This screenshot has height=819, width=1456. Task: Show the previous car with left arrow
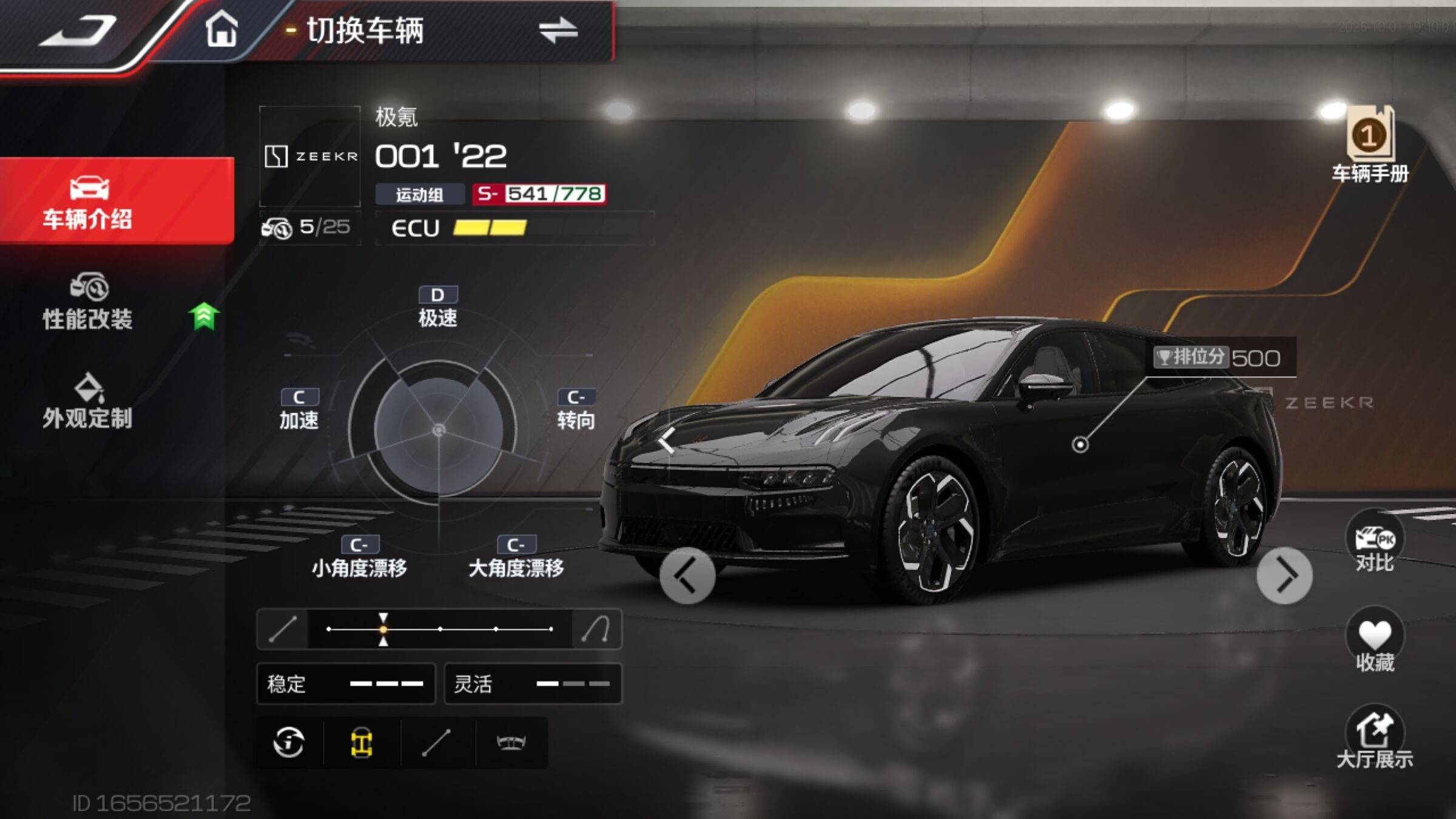pyautogui.click(x=687, y=576)
